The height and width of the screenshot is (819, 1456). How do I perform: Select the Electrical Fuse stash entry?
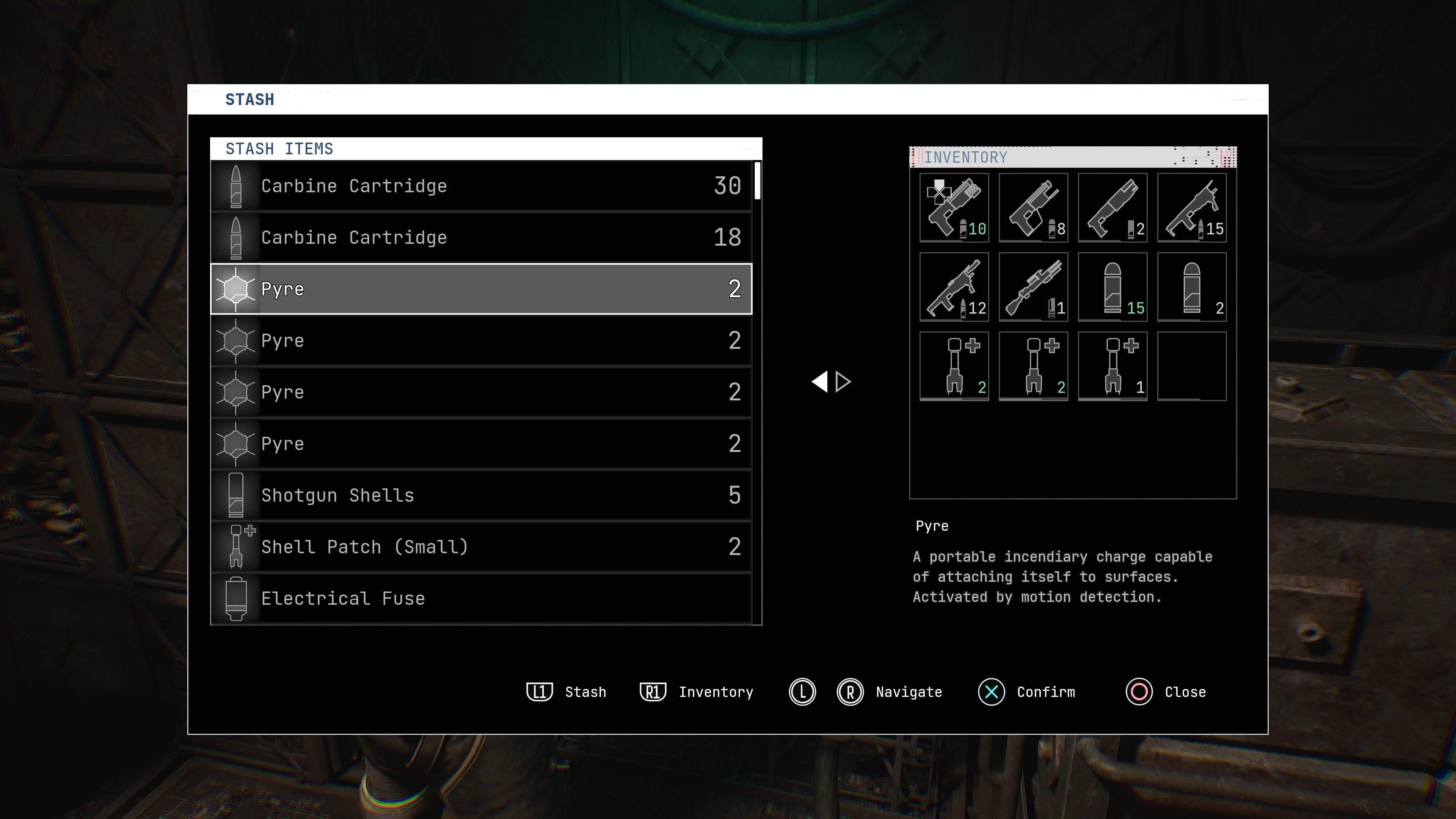pyautogui.click(x=481, y=598)
